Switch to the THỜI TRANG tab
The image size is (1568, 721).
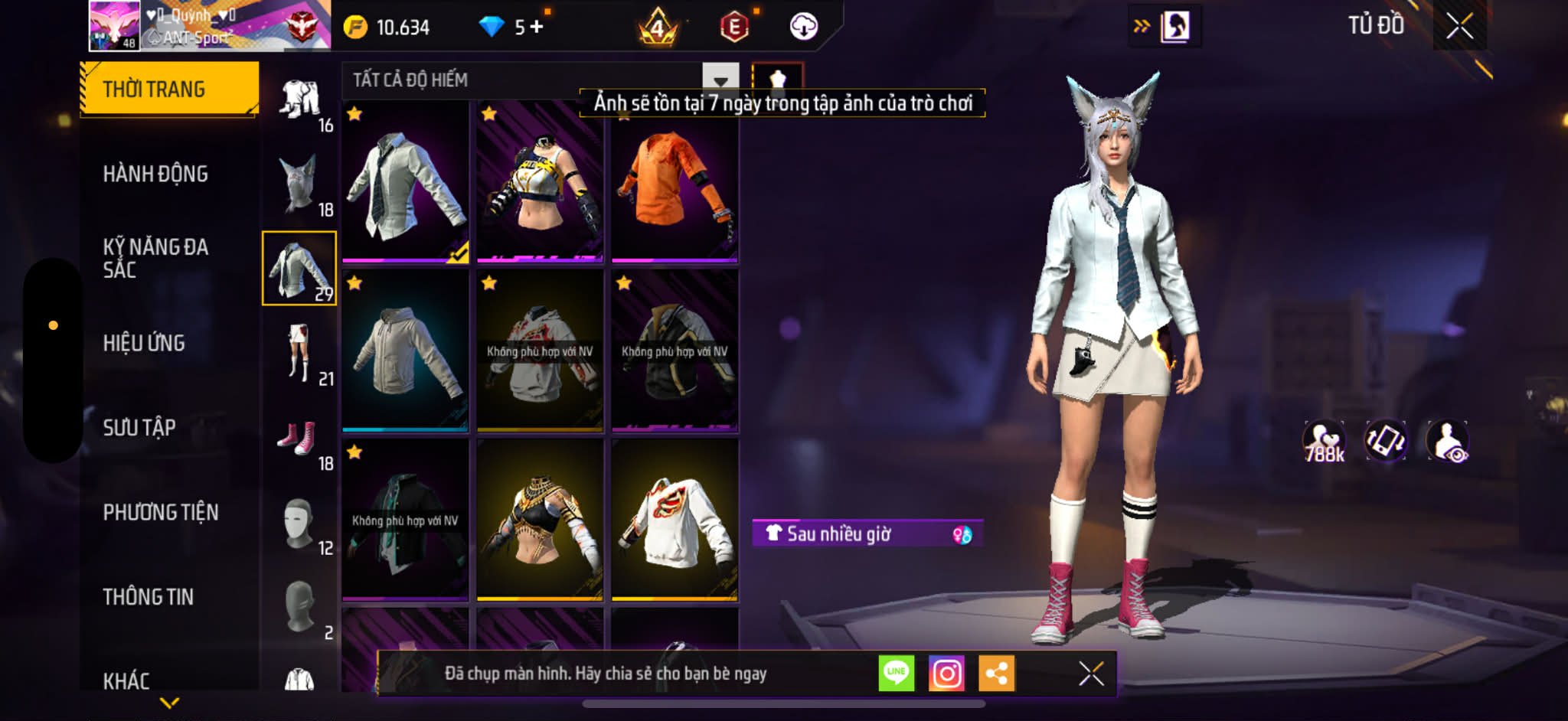pyautogui.click(x=169, y=90)
